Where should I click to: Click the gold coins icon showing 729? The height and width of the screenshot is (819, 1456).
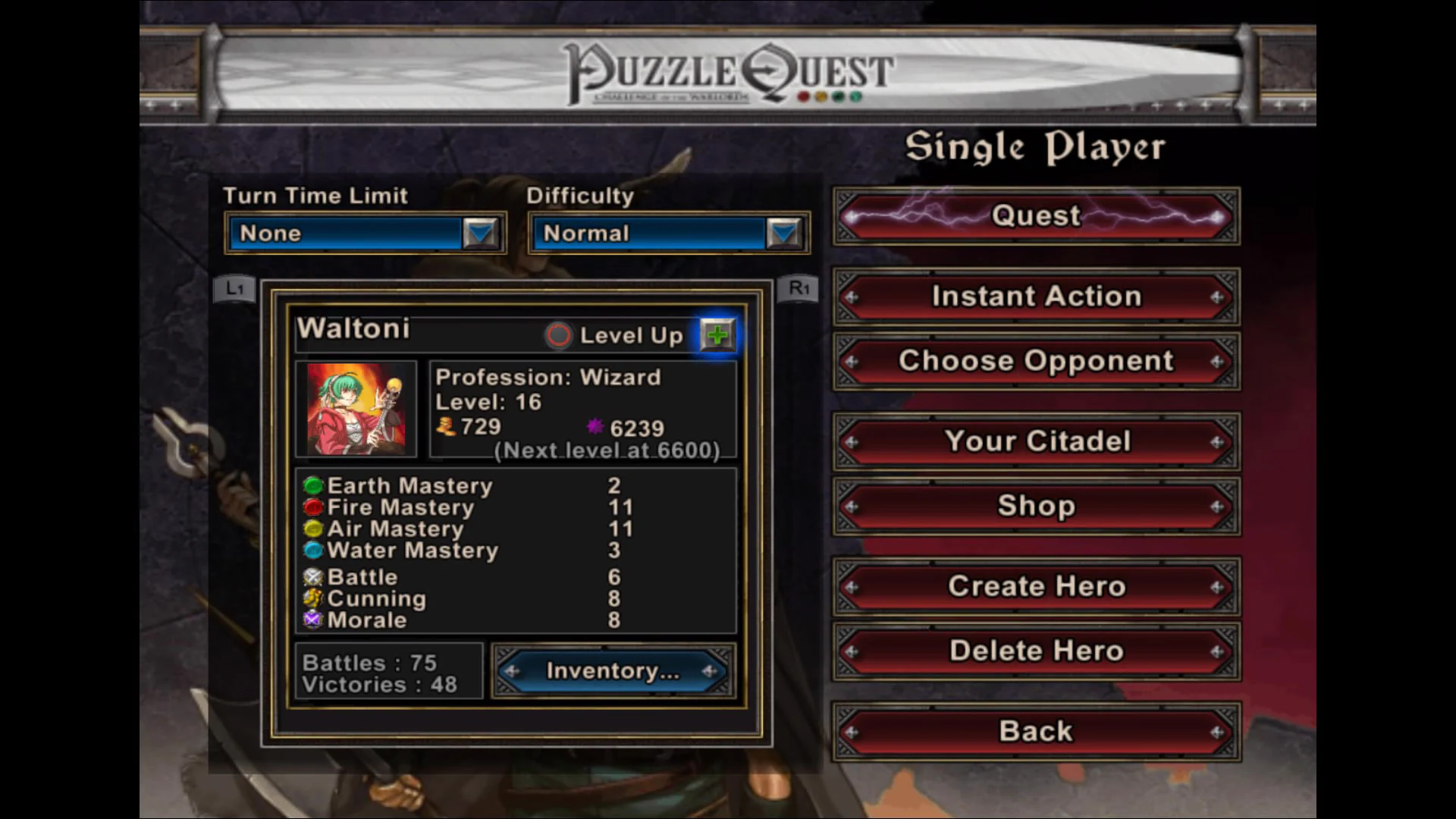click(x=446, y=427)
